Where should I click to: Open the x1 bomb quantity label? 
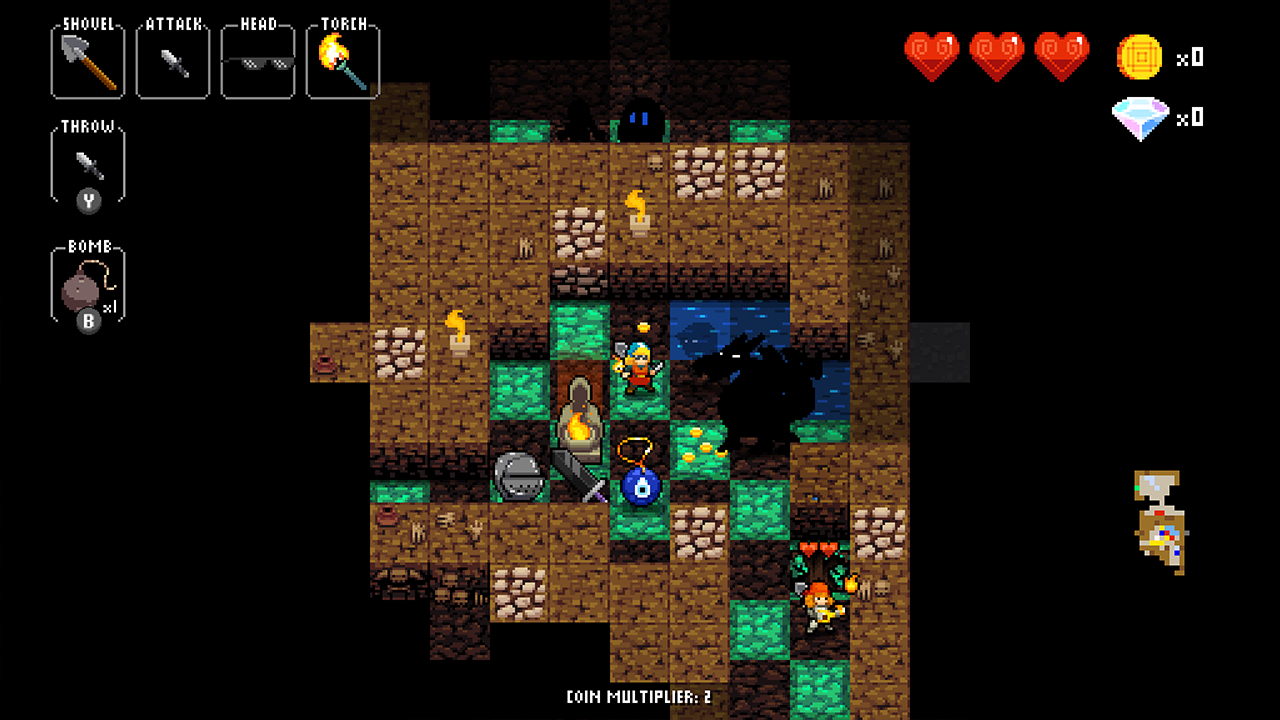point(114,309)
